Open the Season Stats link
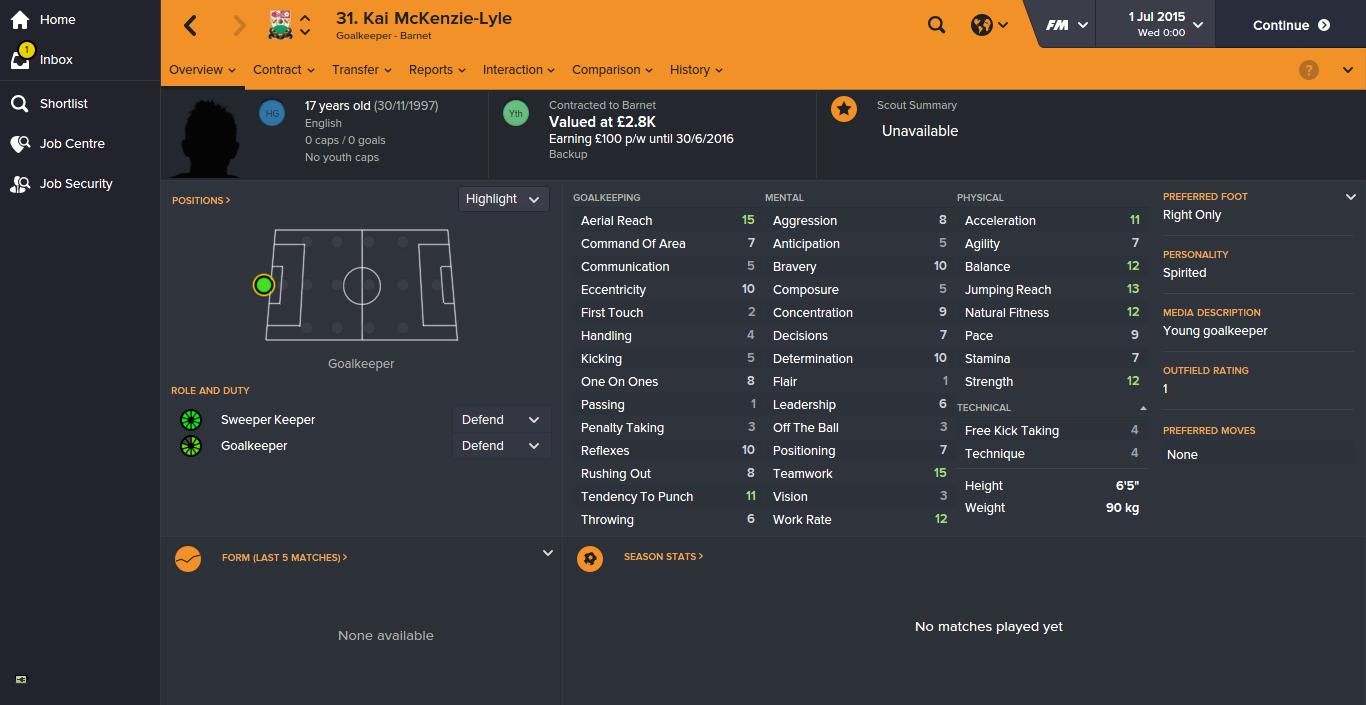The width and height of the screenshot is (1366, 705). (663, 557)
